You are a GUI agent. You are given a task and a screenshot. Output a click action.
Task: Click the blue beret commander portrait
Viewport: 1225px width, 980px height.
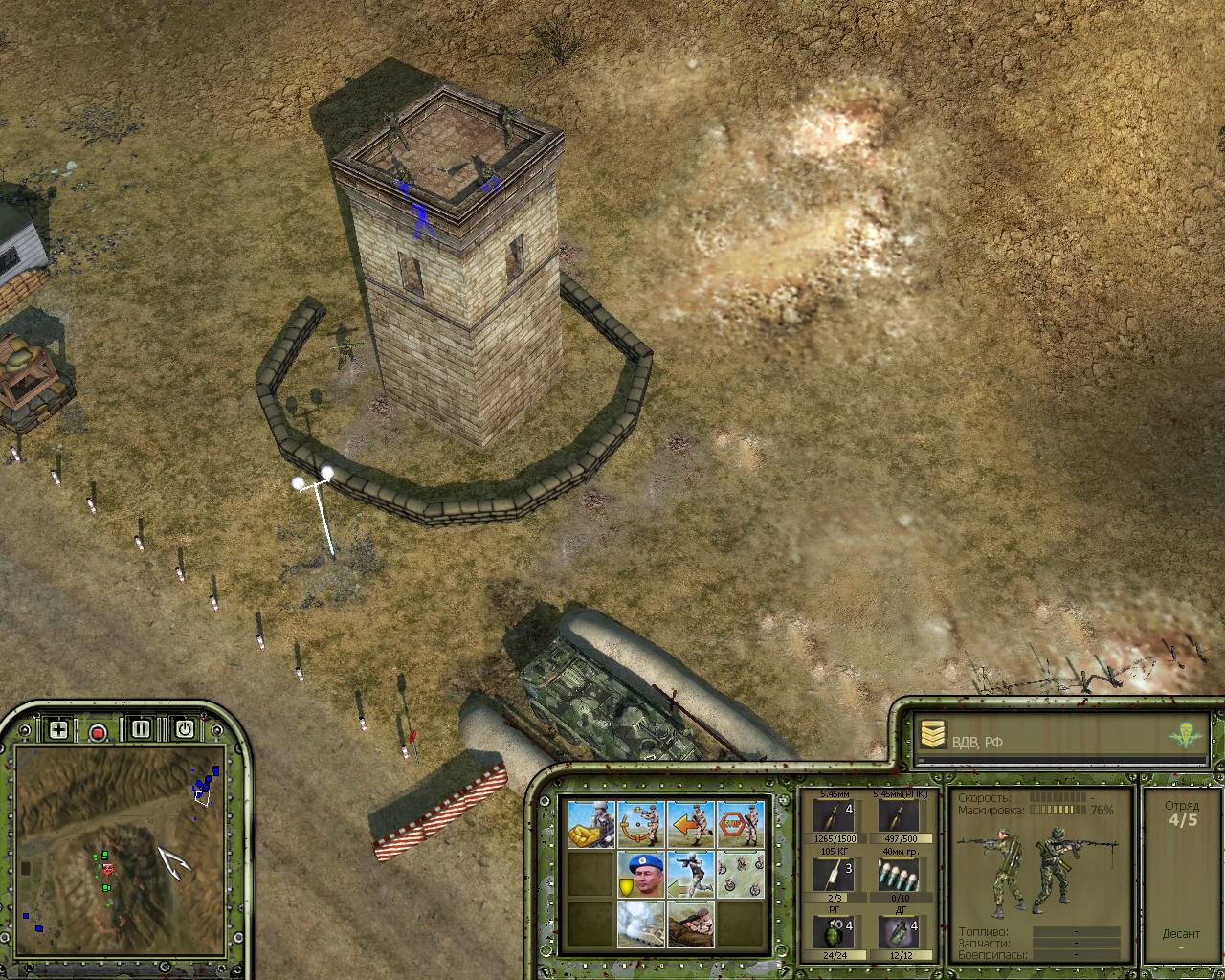tap(640, 875)
